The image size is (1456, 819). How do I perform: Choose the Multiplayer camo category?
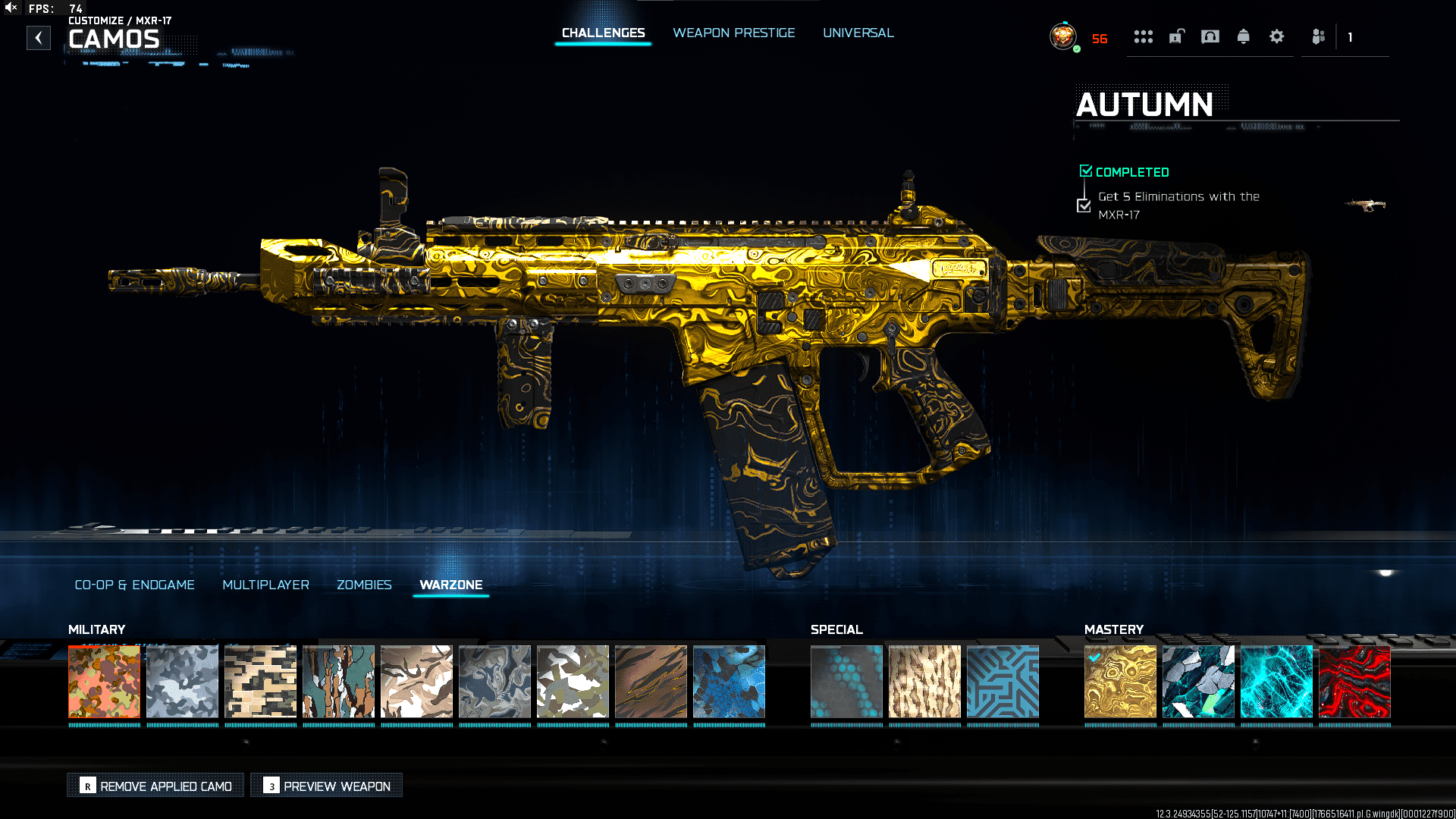point(265,585)
